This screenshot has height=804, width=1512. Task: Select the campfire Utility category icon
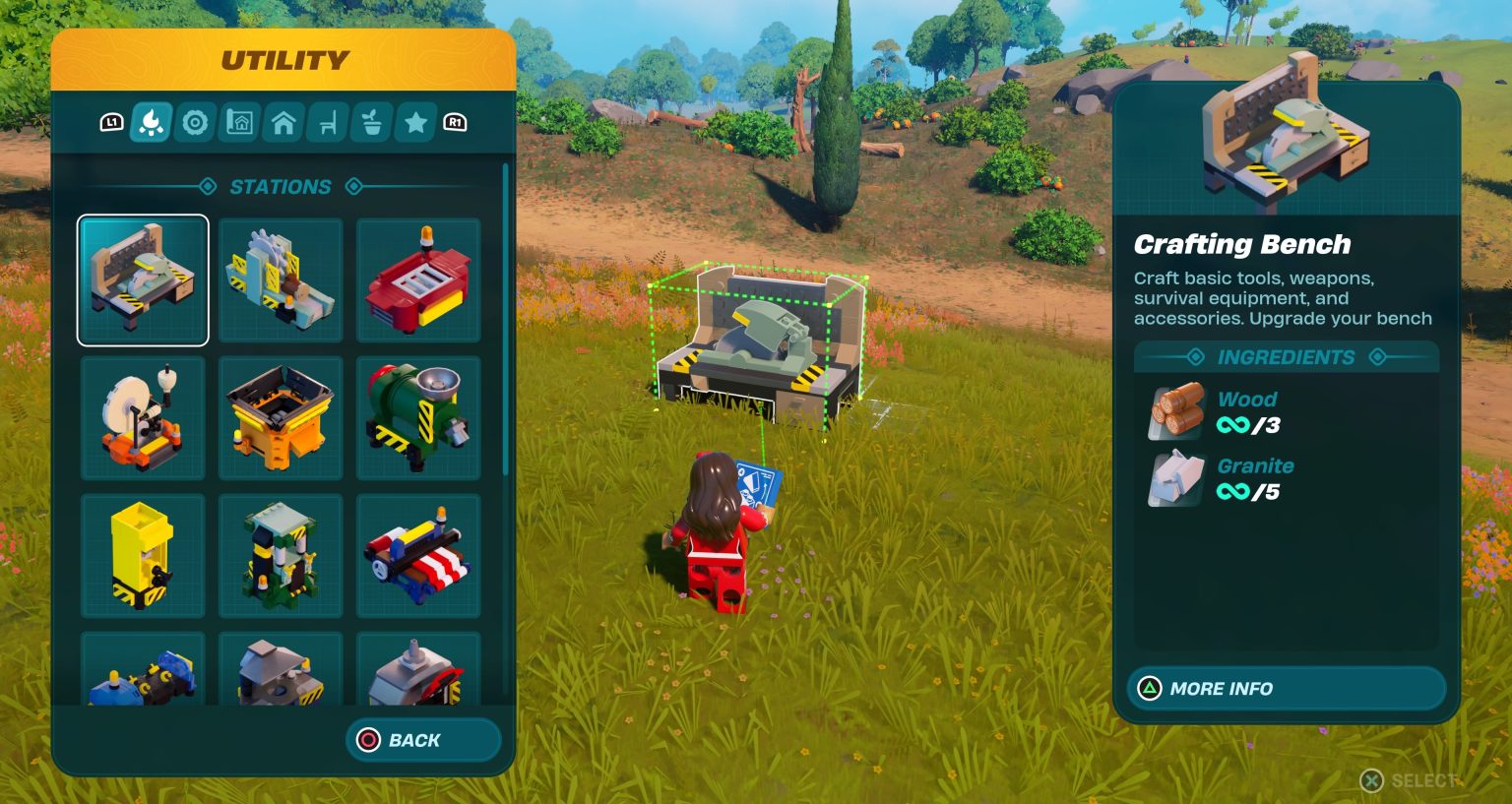click(150, 122)
